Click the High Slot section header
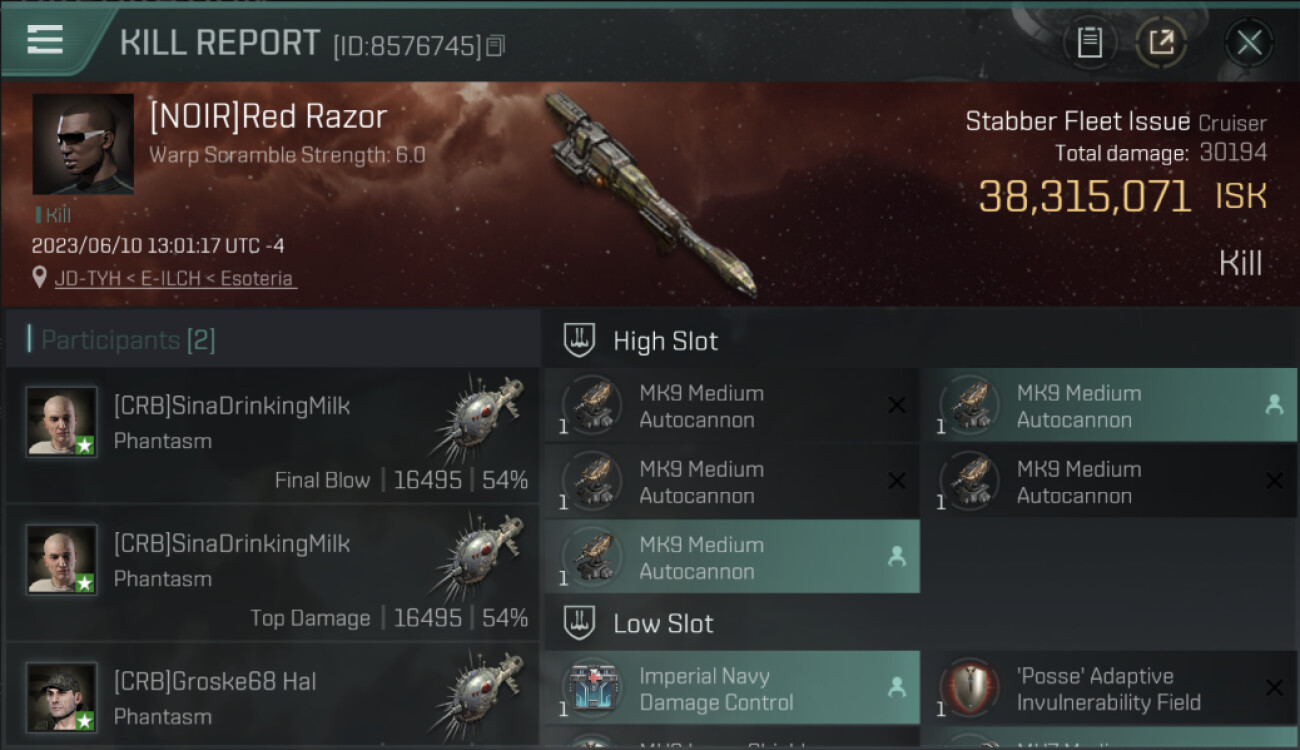Image resolution: width=1300 pixels, height=750 pixels. (665, 341)
